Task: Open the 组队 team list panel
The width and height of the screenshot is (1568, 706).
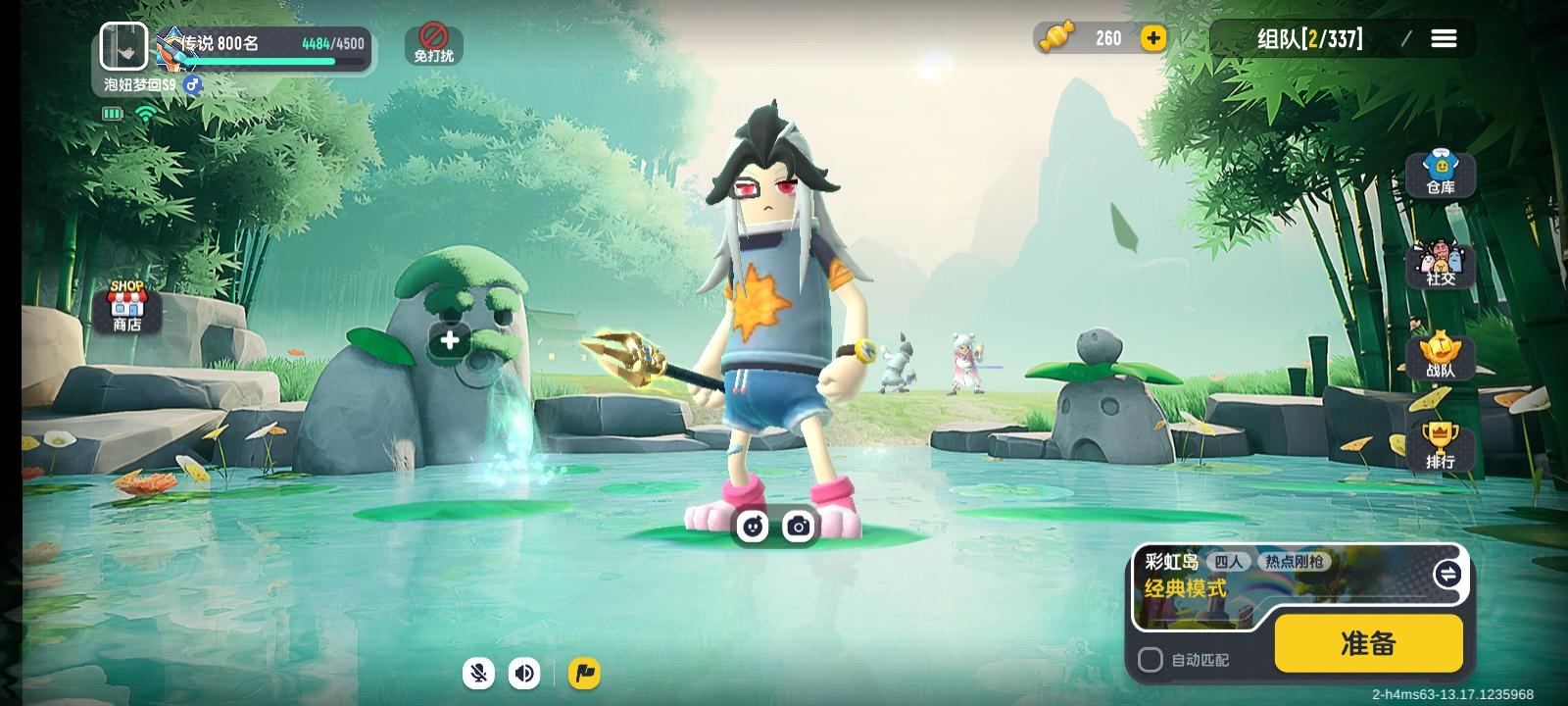Action: (1309, 38)
